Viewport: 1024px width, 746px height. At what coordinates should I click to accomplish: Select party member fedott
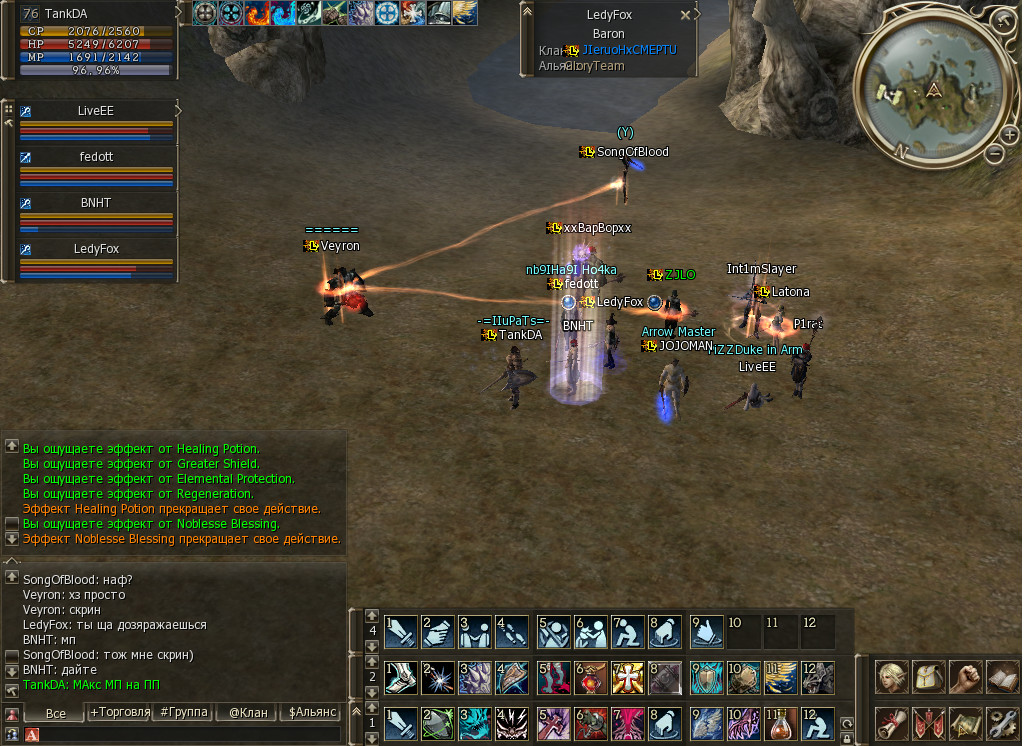coord(96,157)
